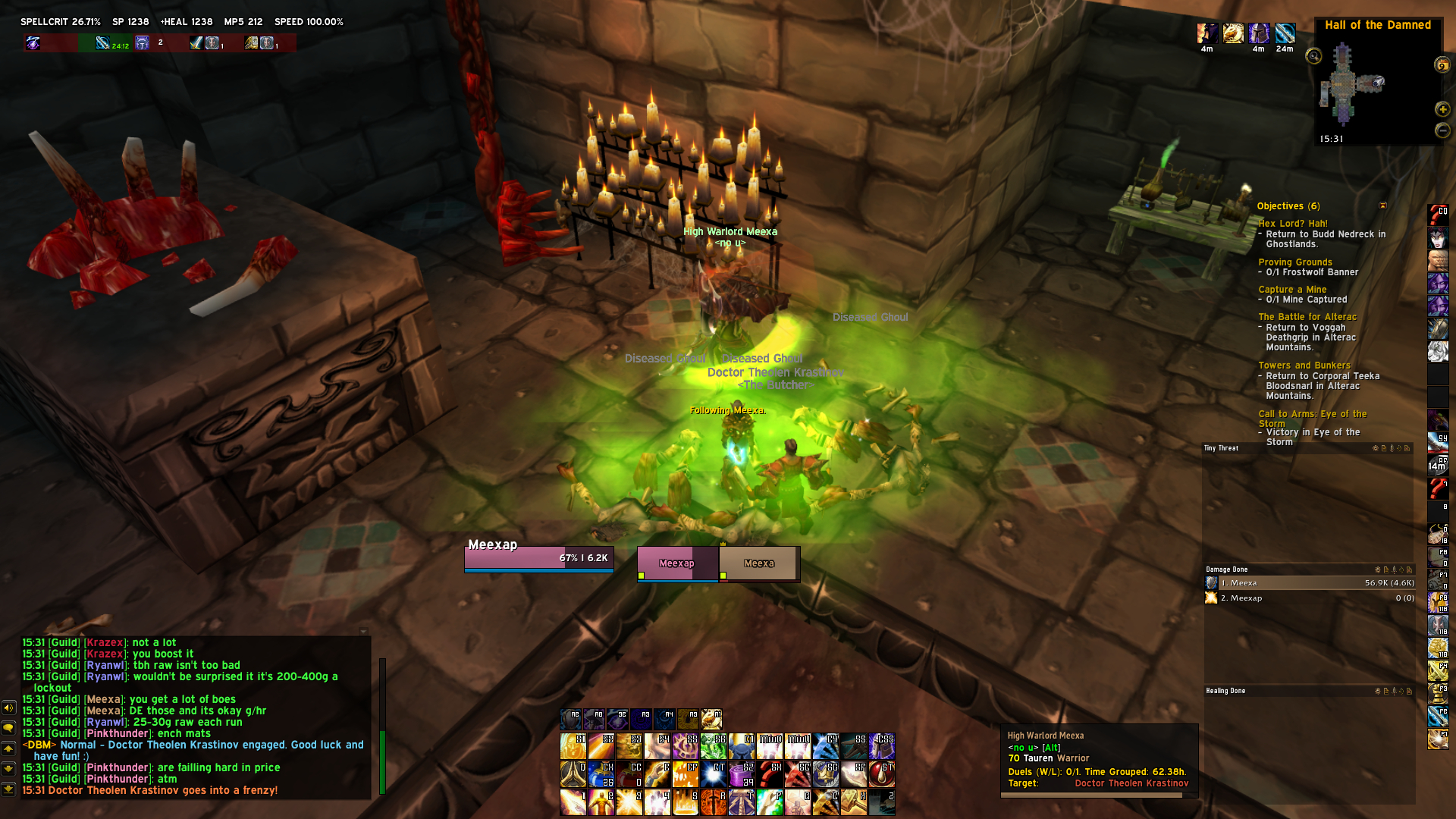The width and height of the screenshot is (1456, 819).
Task: Click the crusader helmet buff icon
Action: (1260, 33)
